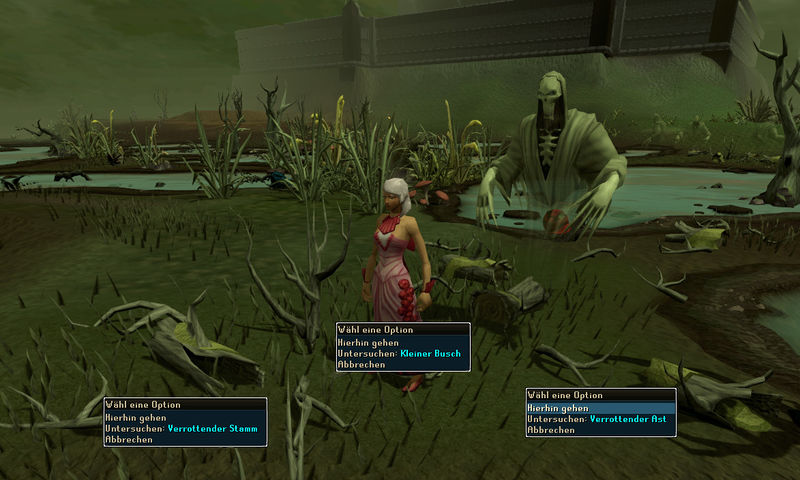Click Untersuchen: Verrottender Ast

[x=598, y=419]
